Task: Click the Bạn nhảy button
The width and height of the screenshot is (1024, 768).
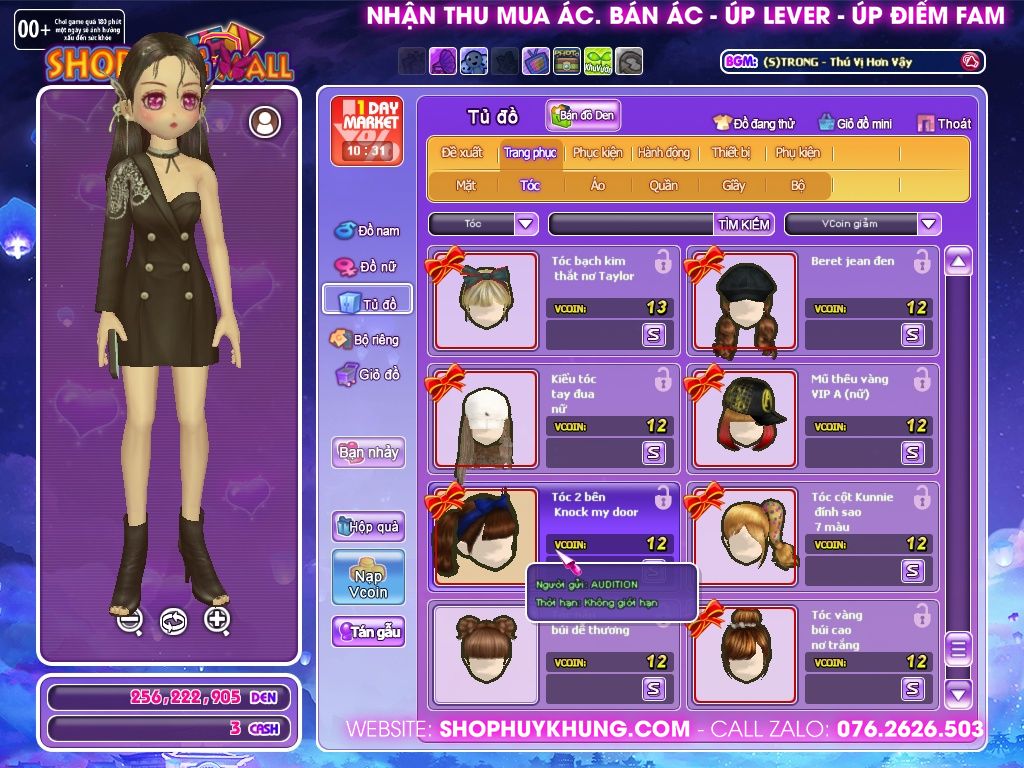Action: (x=368, y=452)
